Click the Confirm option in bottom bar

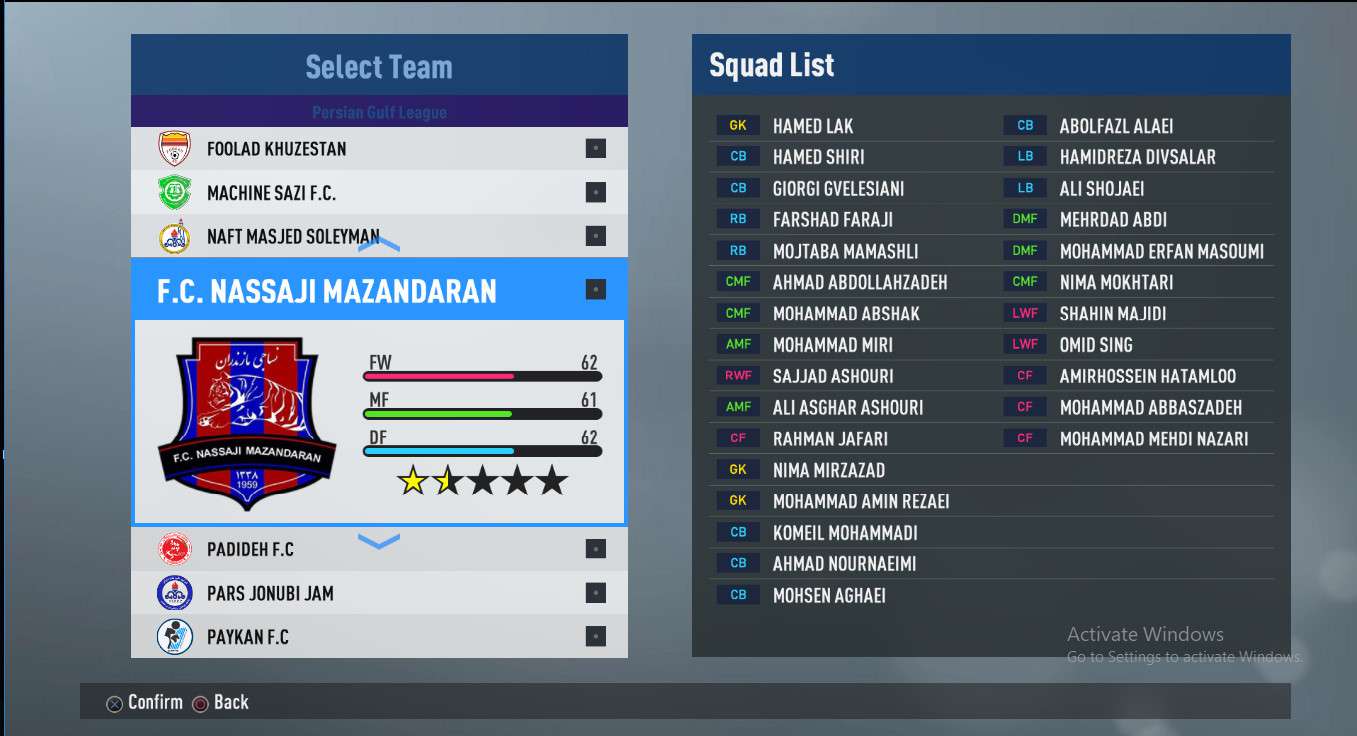pos(145,702)
